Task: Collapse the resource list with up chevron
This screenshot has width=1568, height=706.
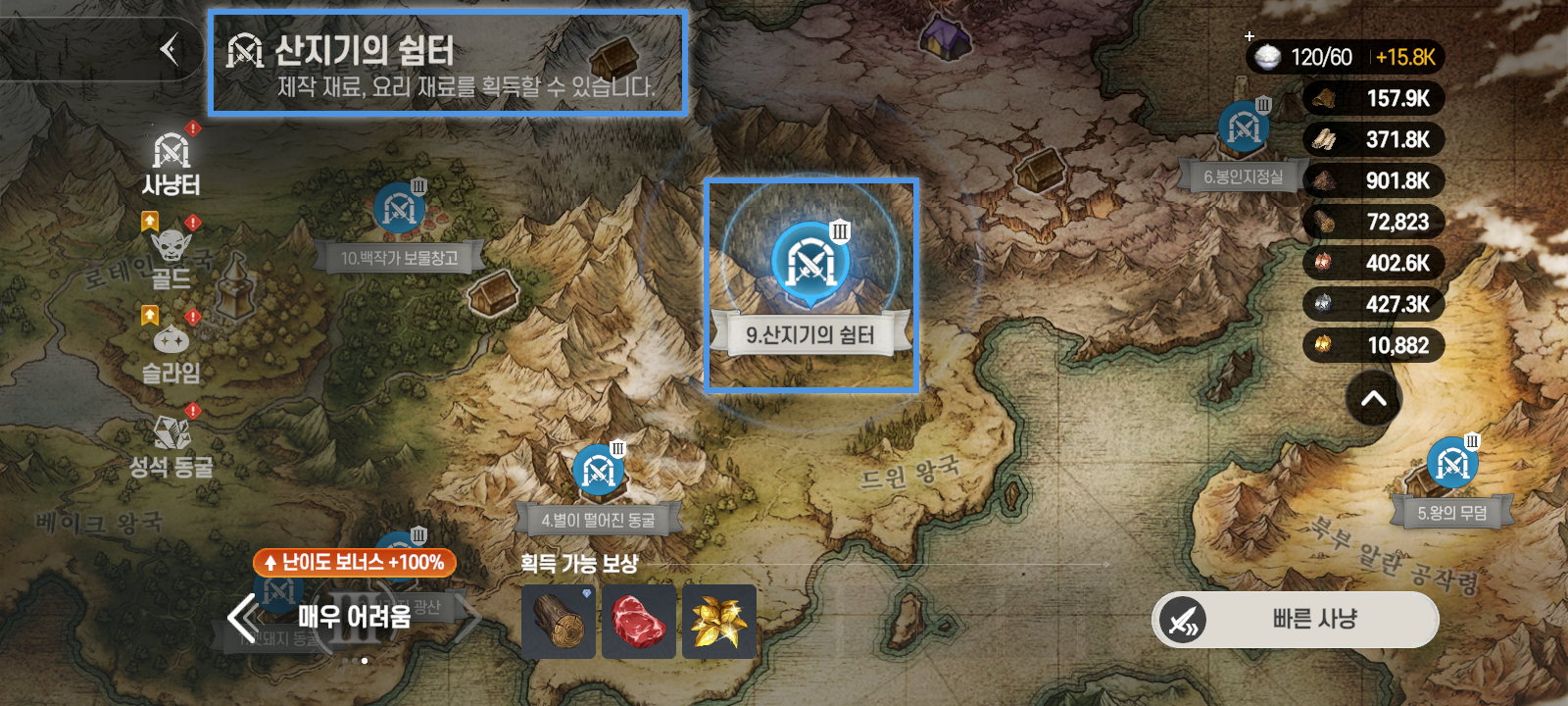Action: pyautogui.click(x=1374, y=398)
